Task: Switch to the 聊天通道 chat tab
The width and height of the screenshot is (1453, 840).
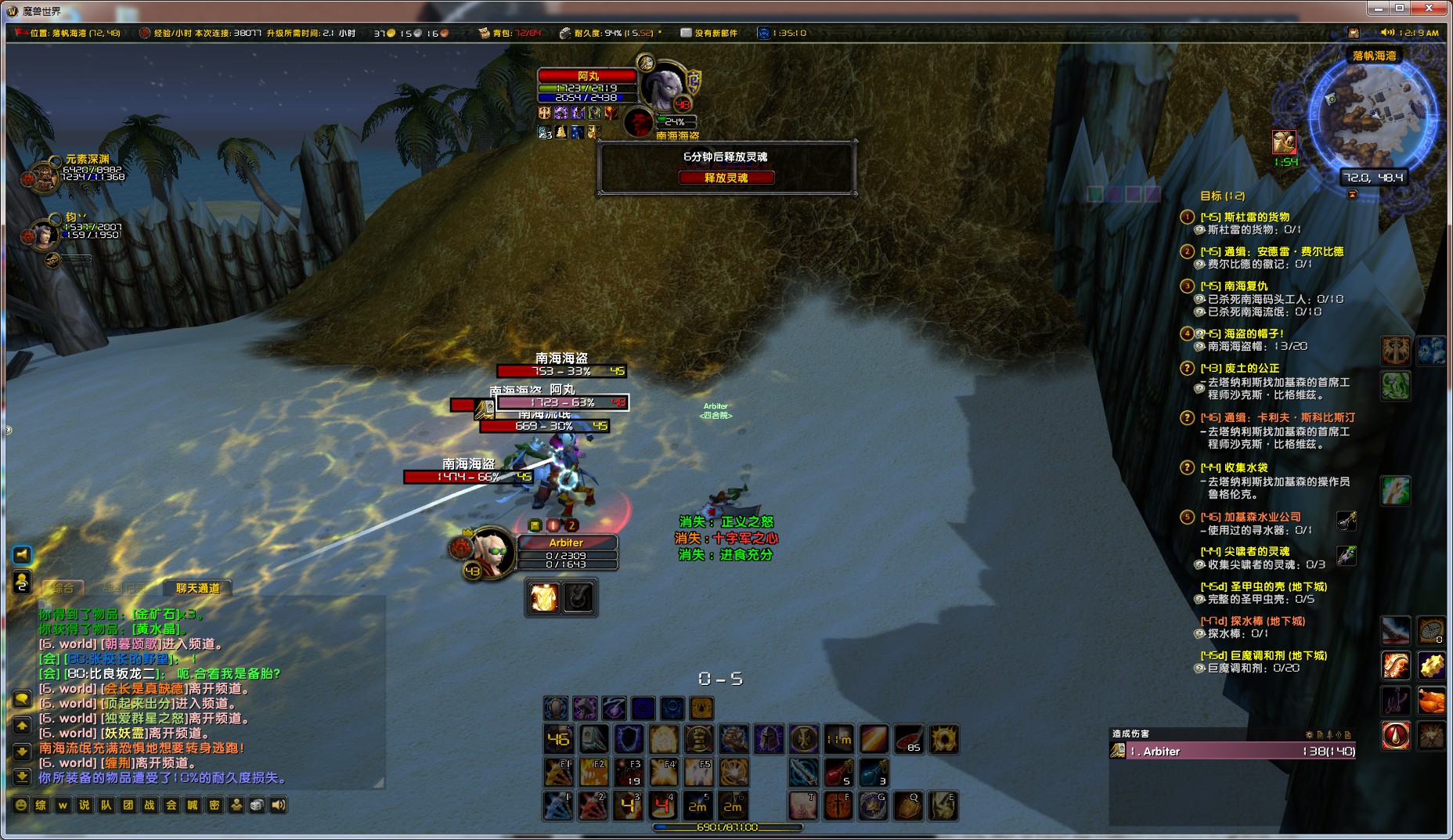Action: tap(198, 588)
